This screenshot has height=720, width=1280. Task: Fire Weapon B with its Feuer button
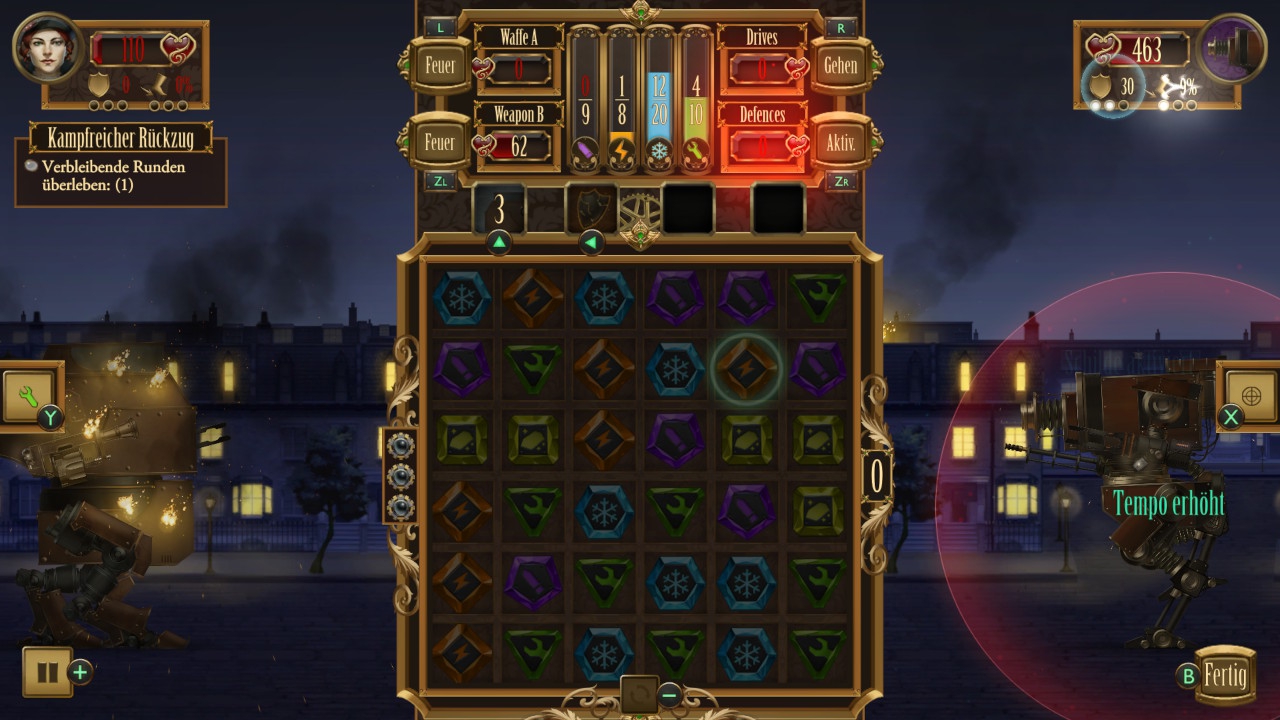coord(440,142)
